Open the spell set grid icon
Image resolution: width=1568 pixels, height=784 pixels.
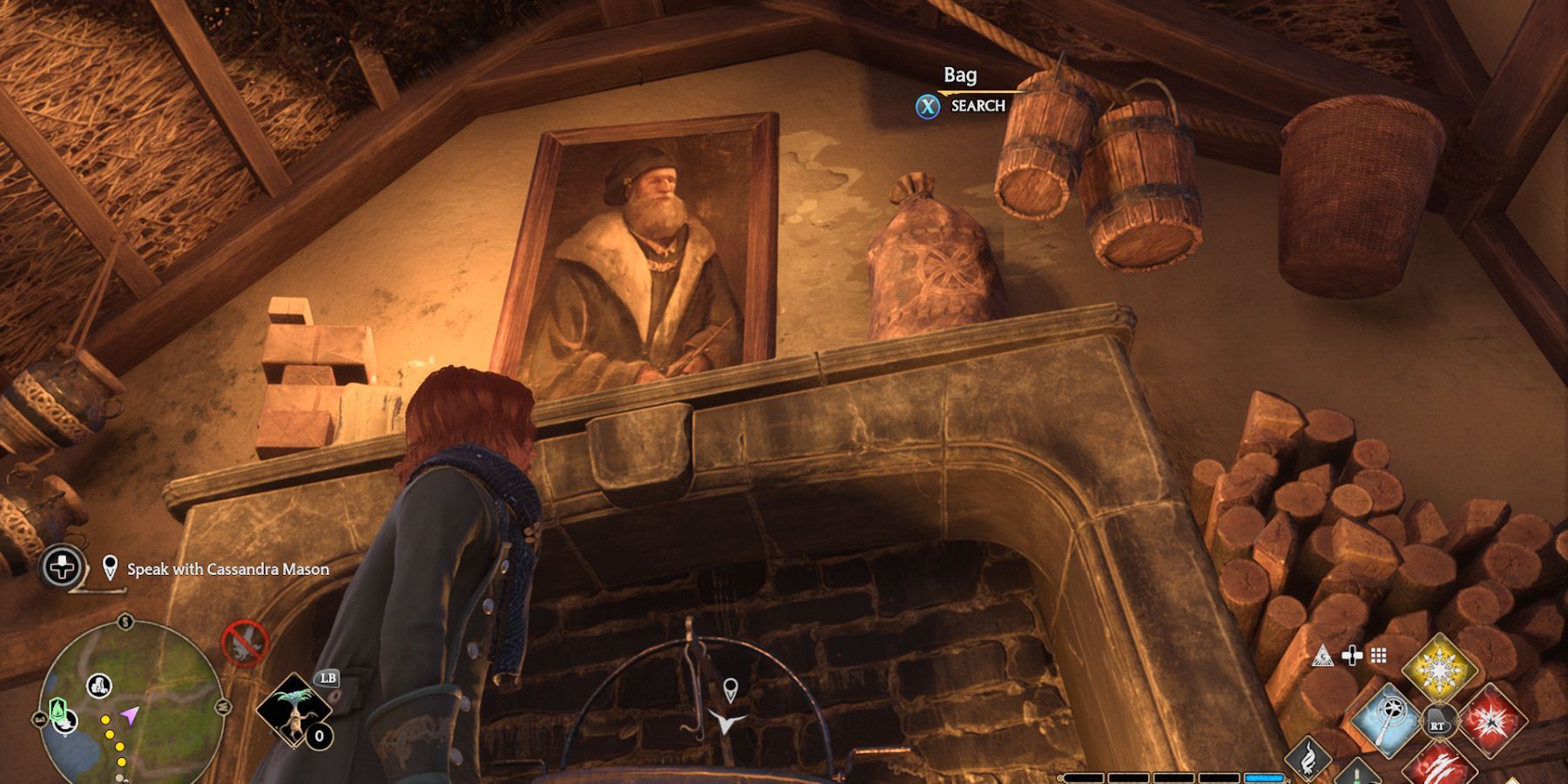pyautogui.click(x=1378, y=656)
